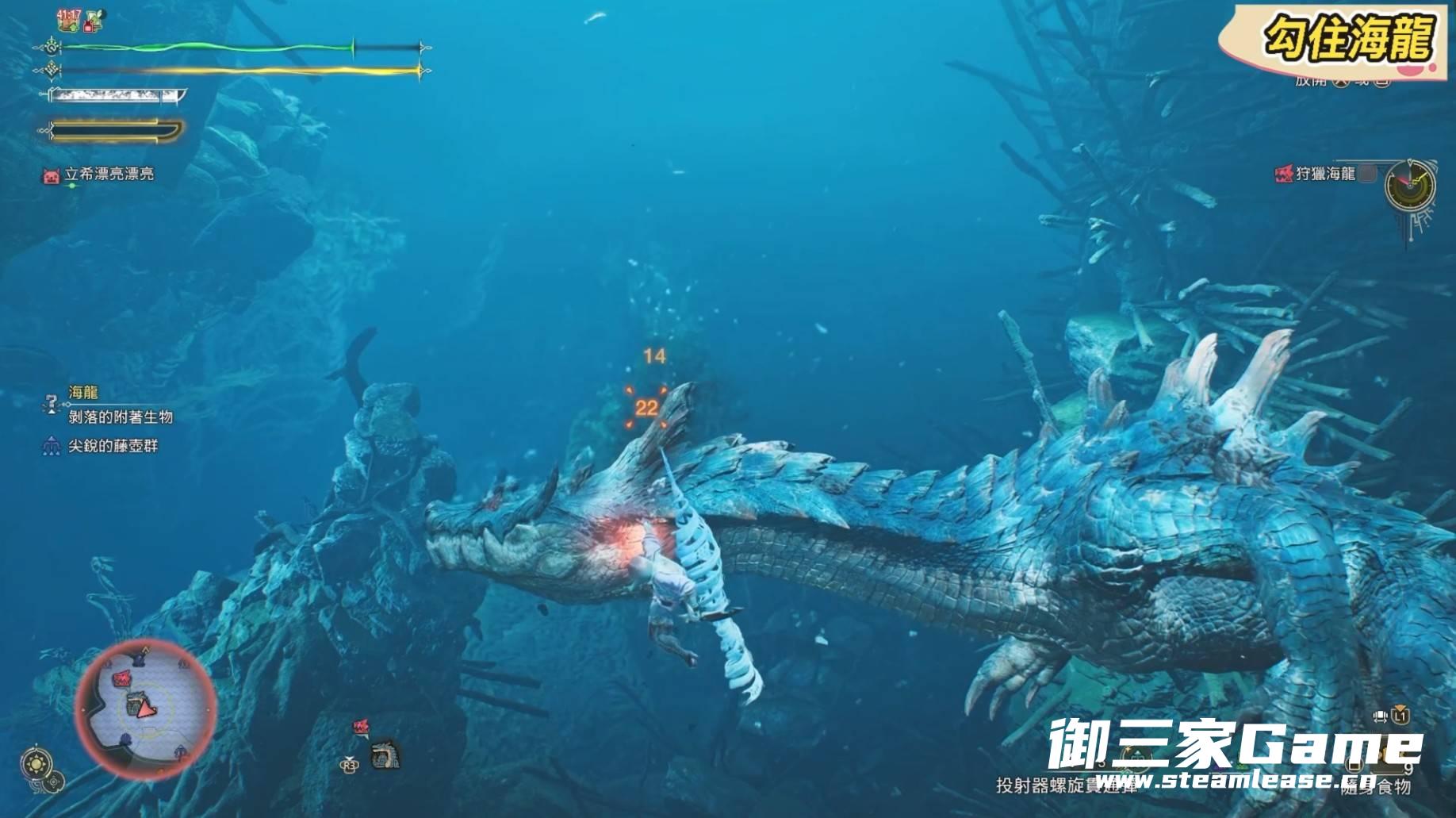Image resolution: width=1456 pixels, height=818 pixels.
Task: Select the 剝落的附著生物 log entry
Action: [121, 417]
